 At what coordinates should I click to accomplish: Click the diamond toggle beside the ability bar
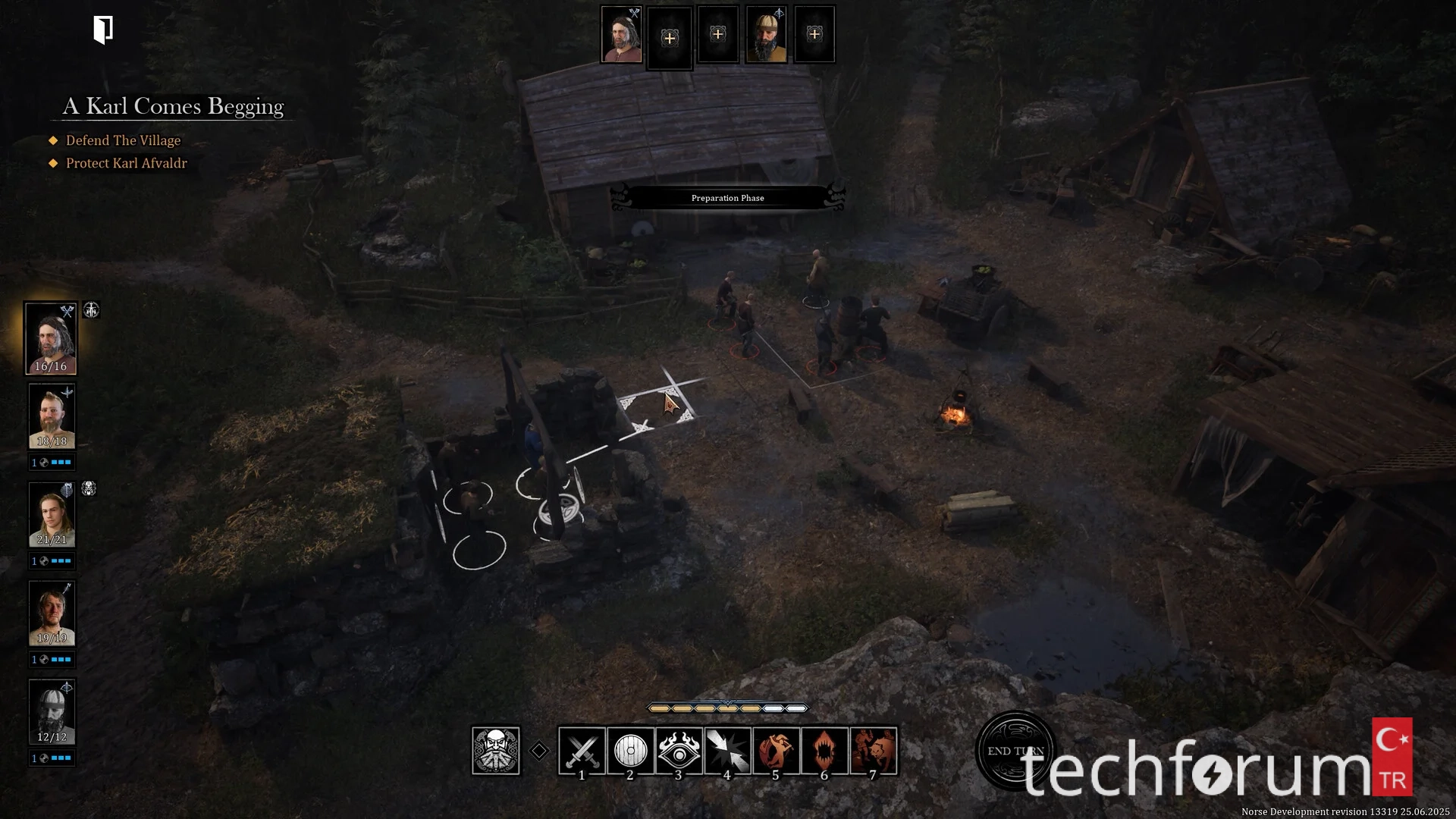tap(539, 751)
